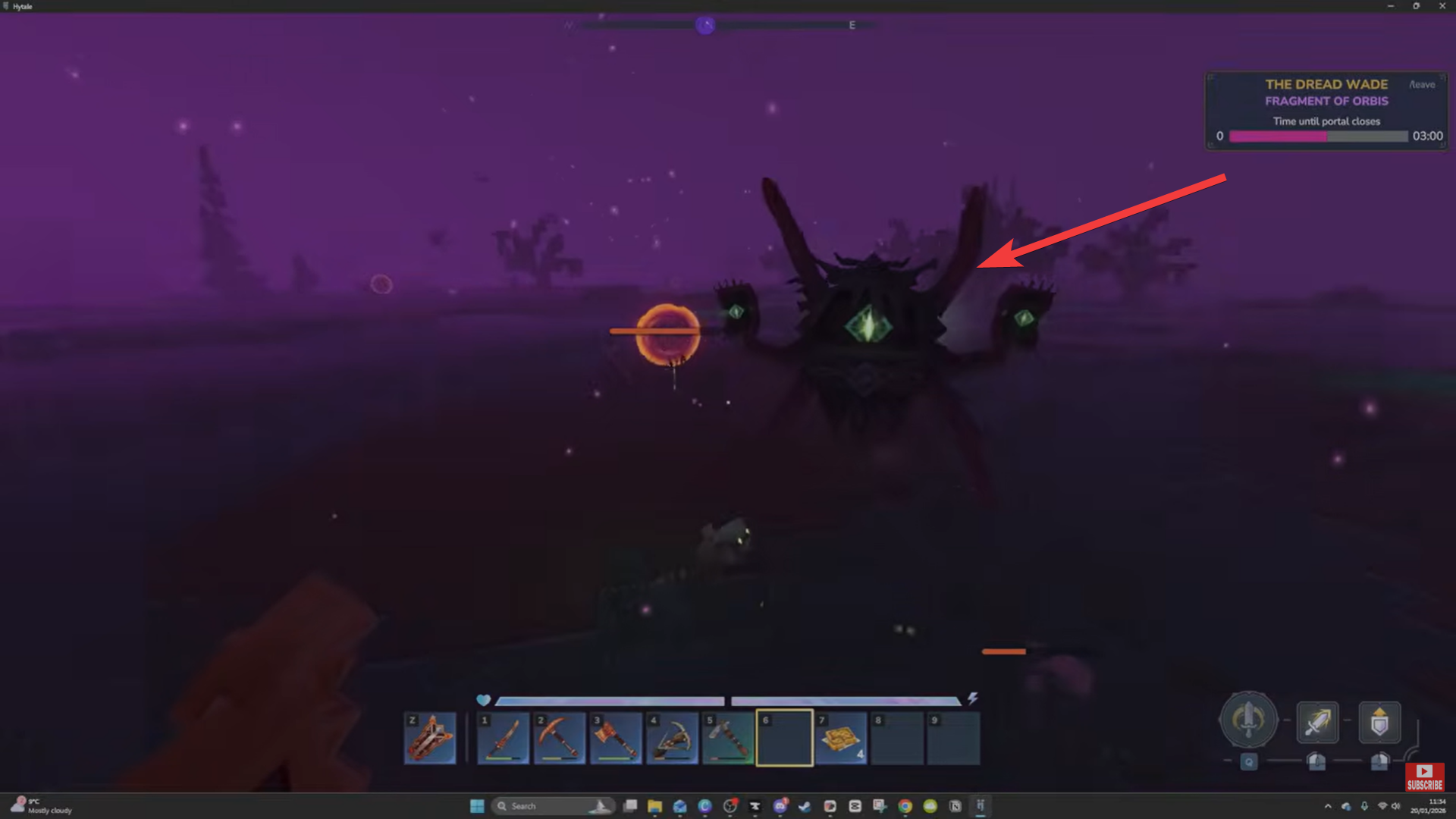1456x819 pixels.
Task: Click the sword emblem at bottom right
Action: pos(1250,720)
